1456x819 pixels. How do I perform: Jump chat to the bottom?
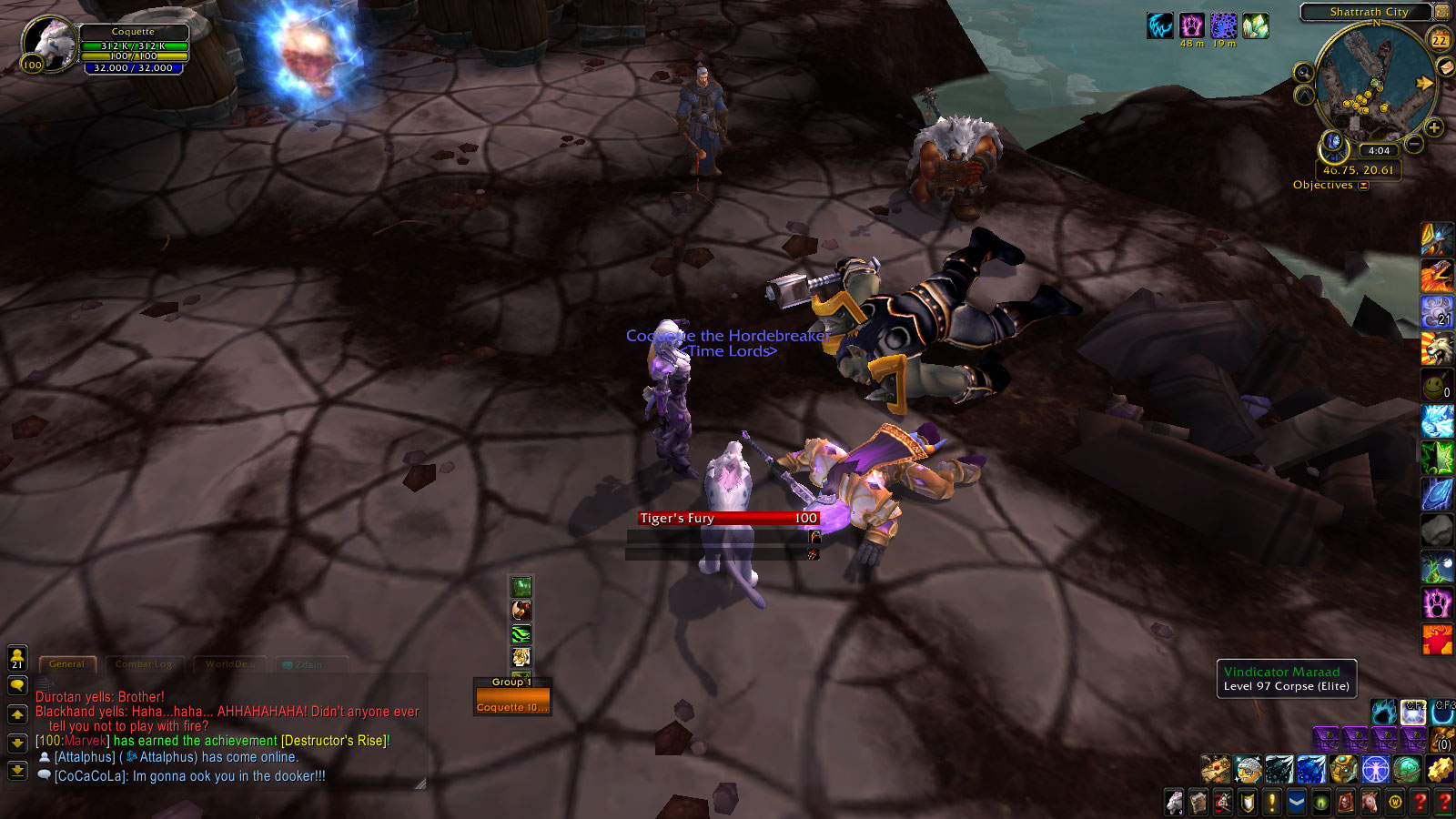[17, 771]
